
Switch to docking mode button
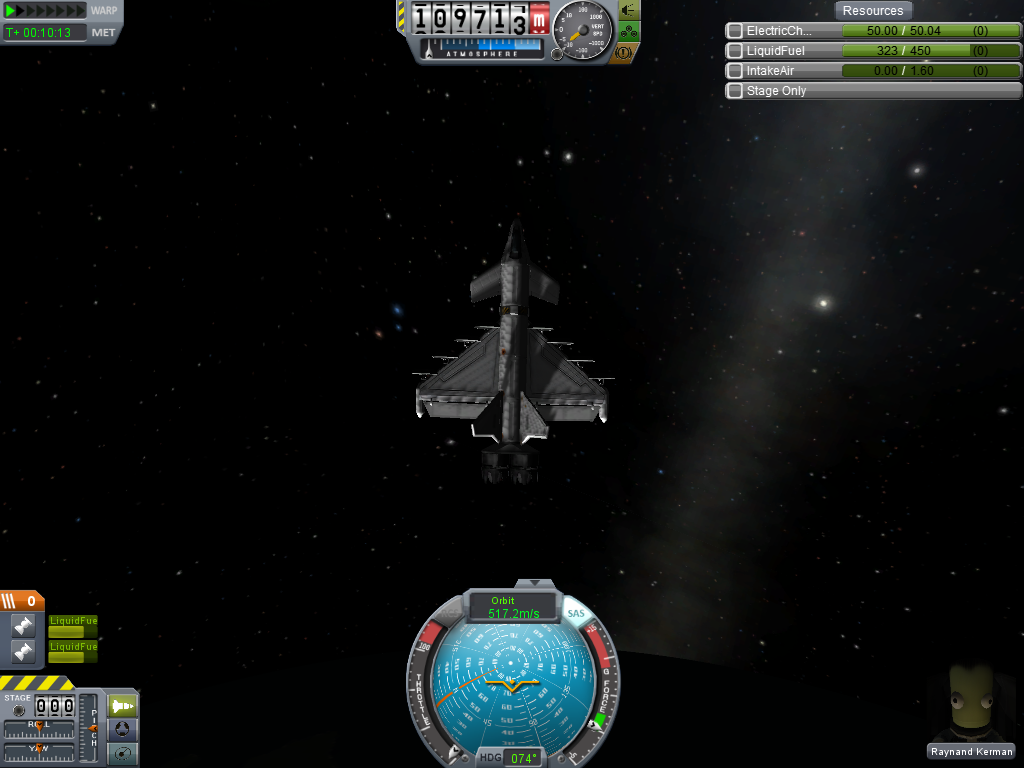(x=122, y=730)
